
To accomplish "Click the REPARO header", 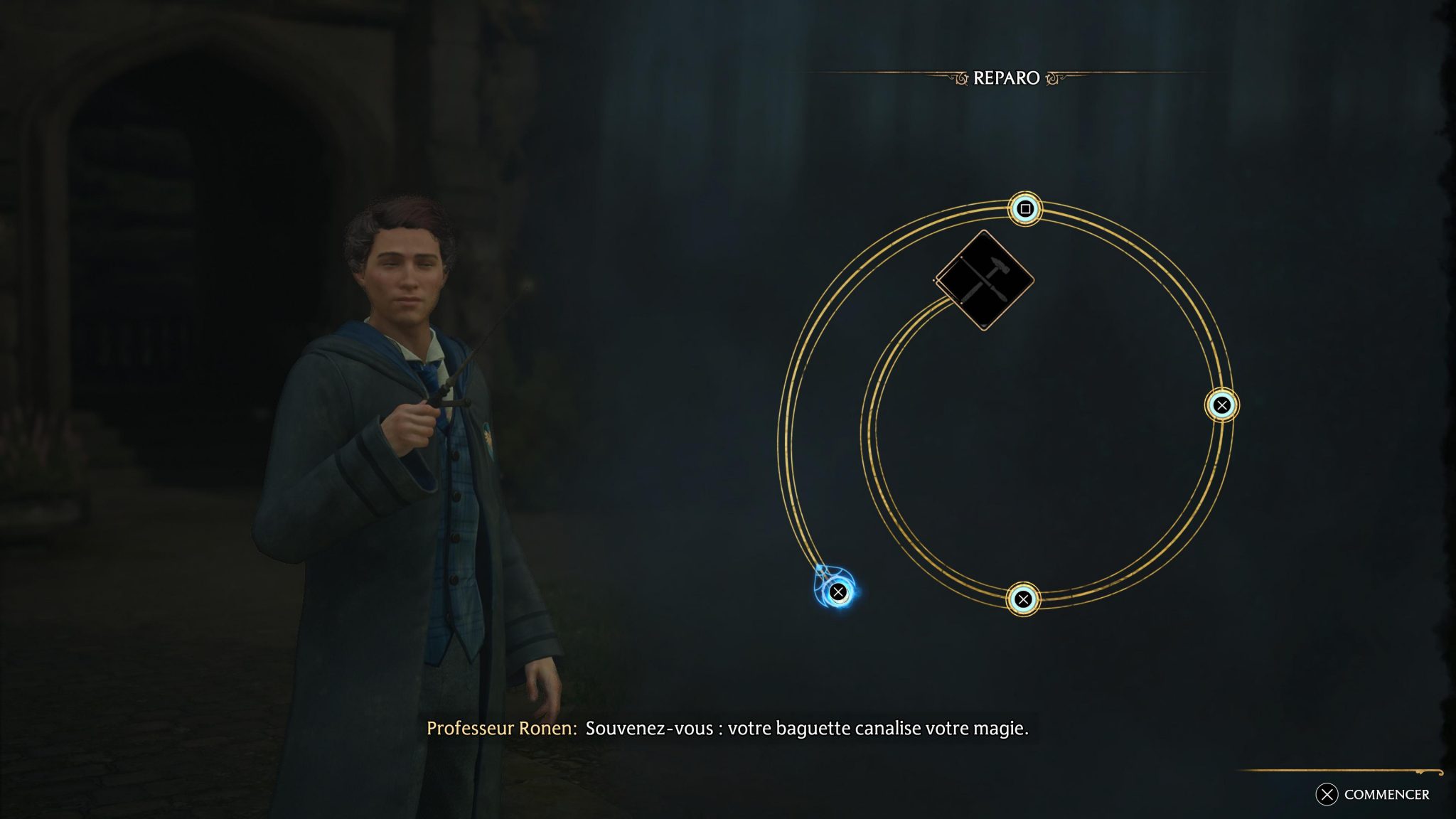I will (1007, 78).
